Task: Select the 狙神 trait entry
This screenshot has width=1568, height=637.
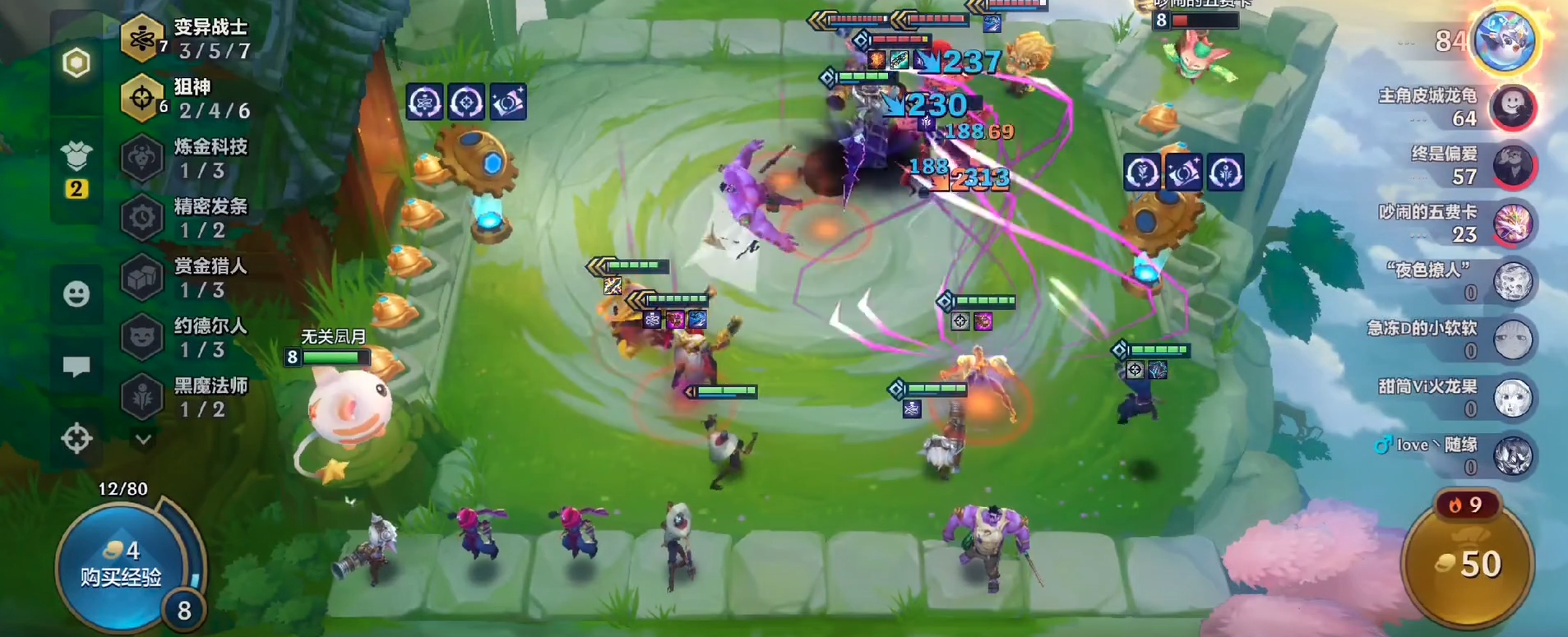Action: point(188,99)
